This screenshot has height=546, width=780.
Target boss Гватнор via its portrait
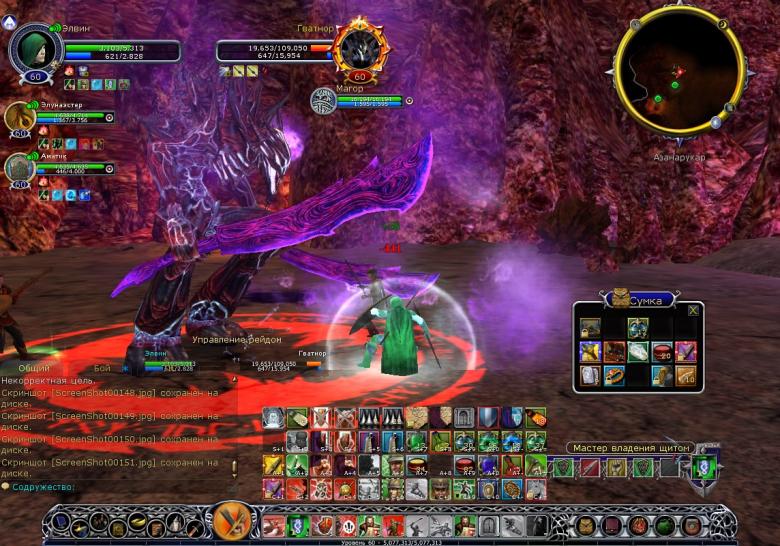pyautogui.click(x=358, y=48)
